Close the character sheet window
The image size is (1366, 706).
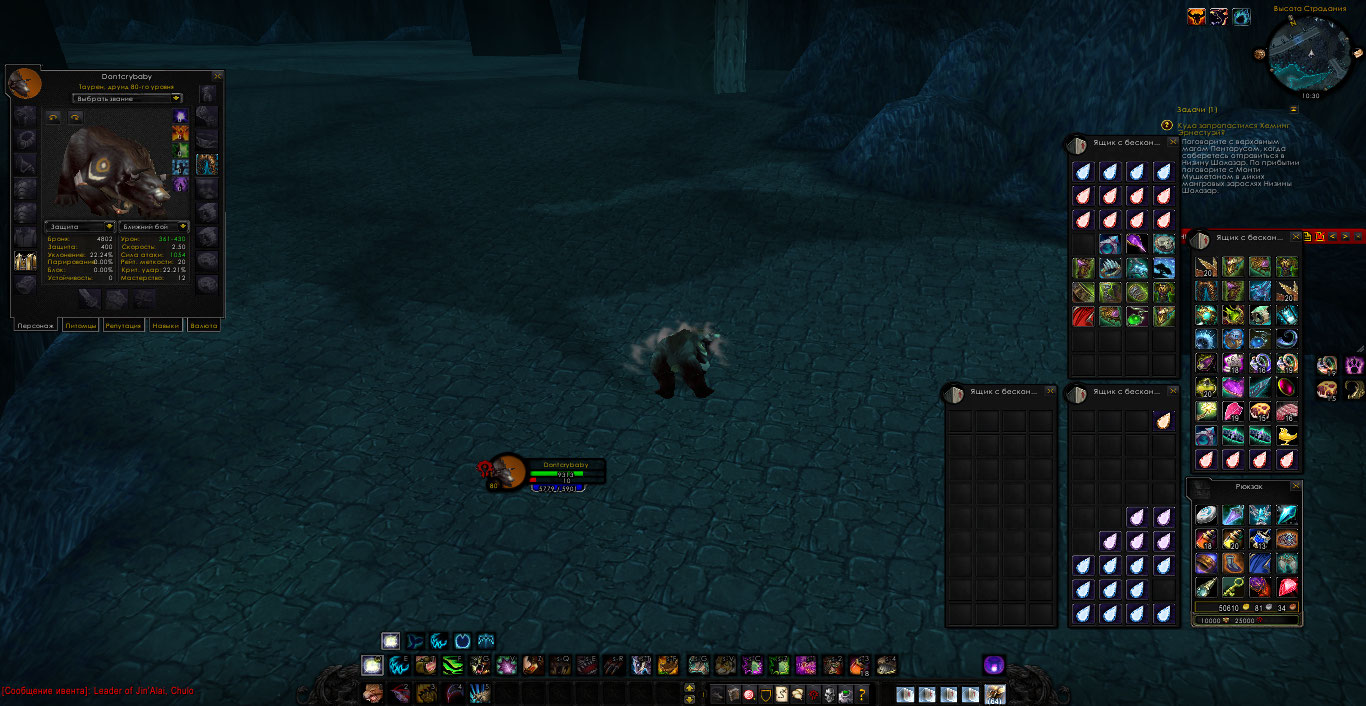(x=218, y=76)
